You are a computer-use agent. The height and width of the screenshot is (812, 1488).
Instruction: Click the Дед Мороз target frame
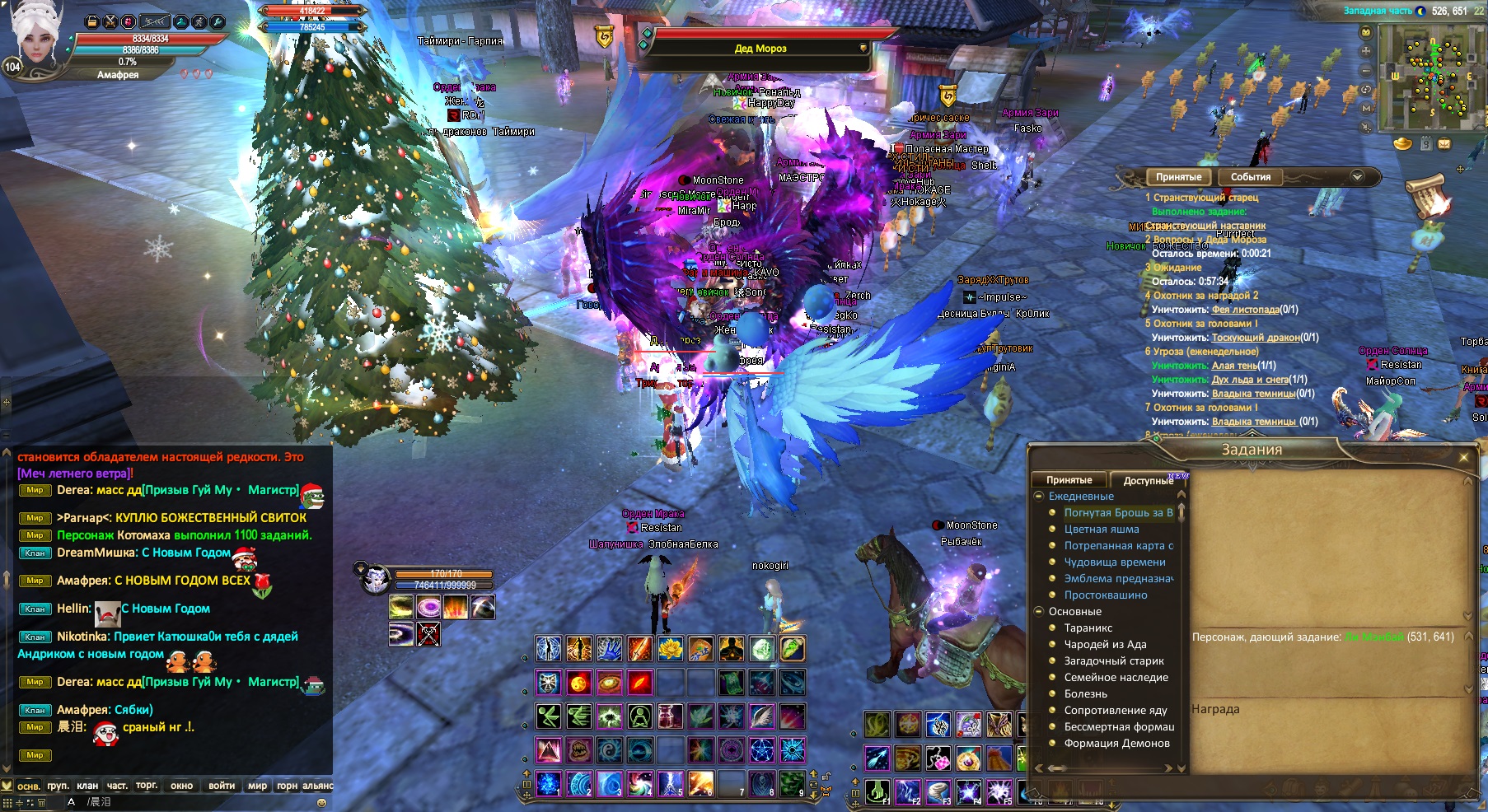point(760,49)
